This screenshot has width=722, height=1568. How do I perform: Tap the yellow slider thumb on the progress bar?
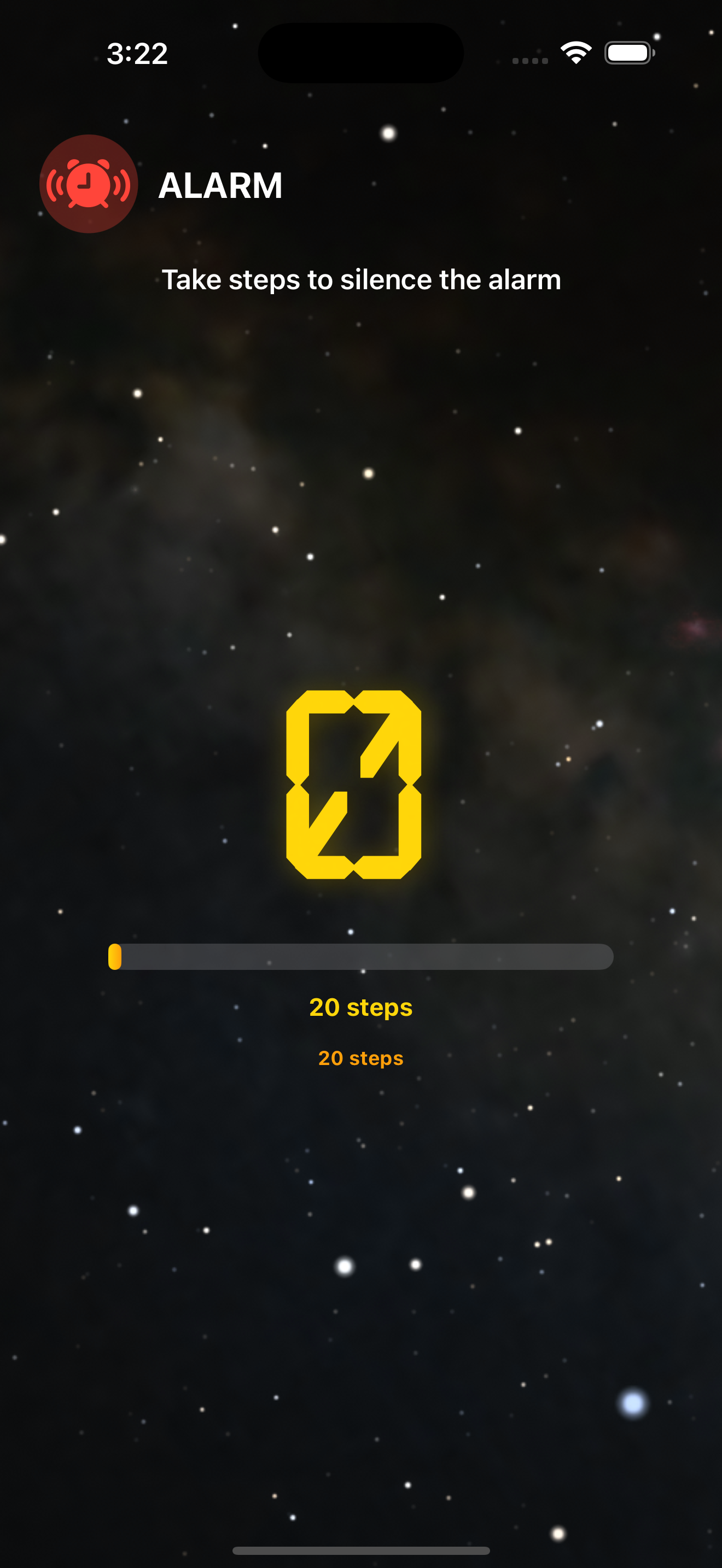(114, 957)
